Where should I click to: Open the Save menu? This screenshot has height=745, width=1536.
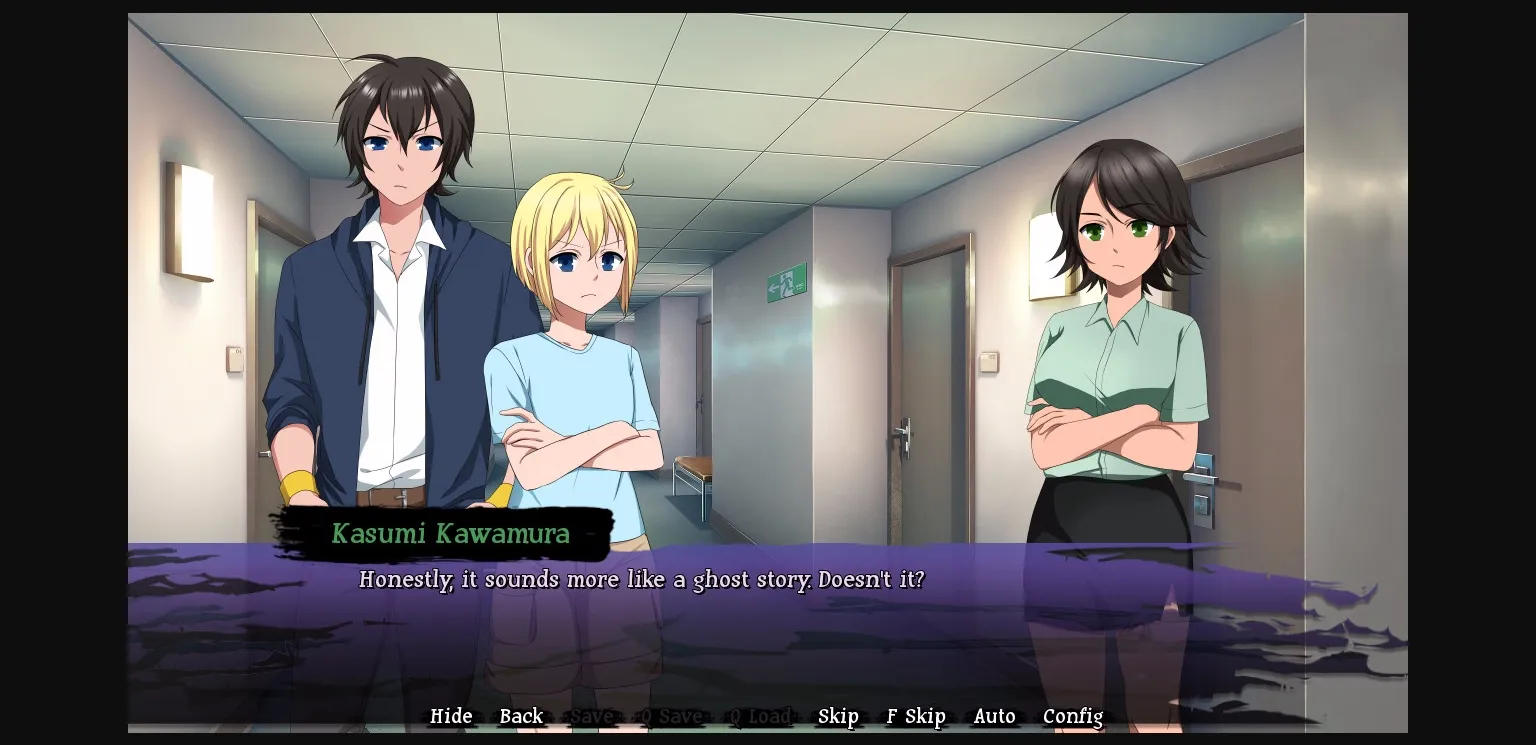pos(592,716)
